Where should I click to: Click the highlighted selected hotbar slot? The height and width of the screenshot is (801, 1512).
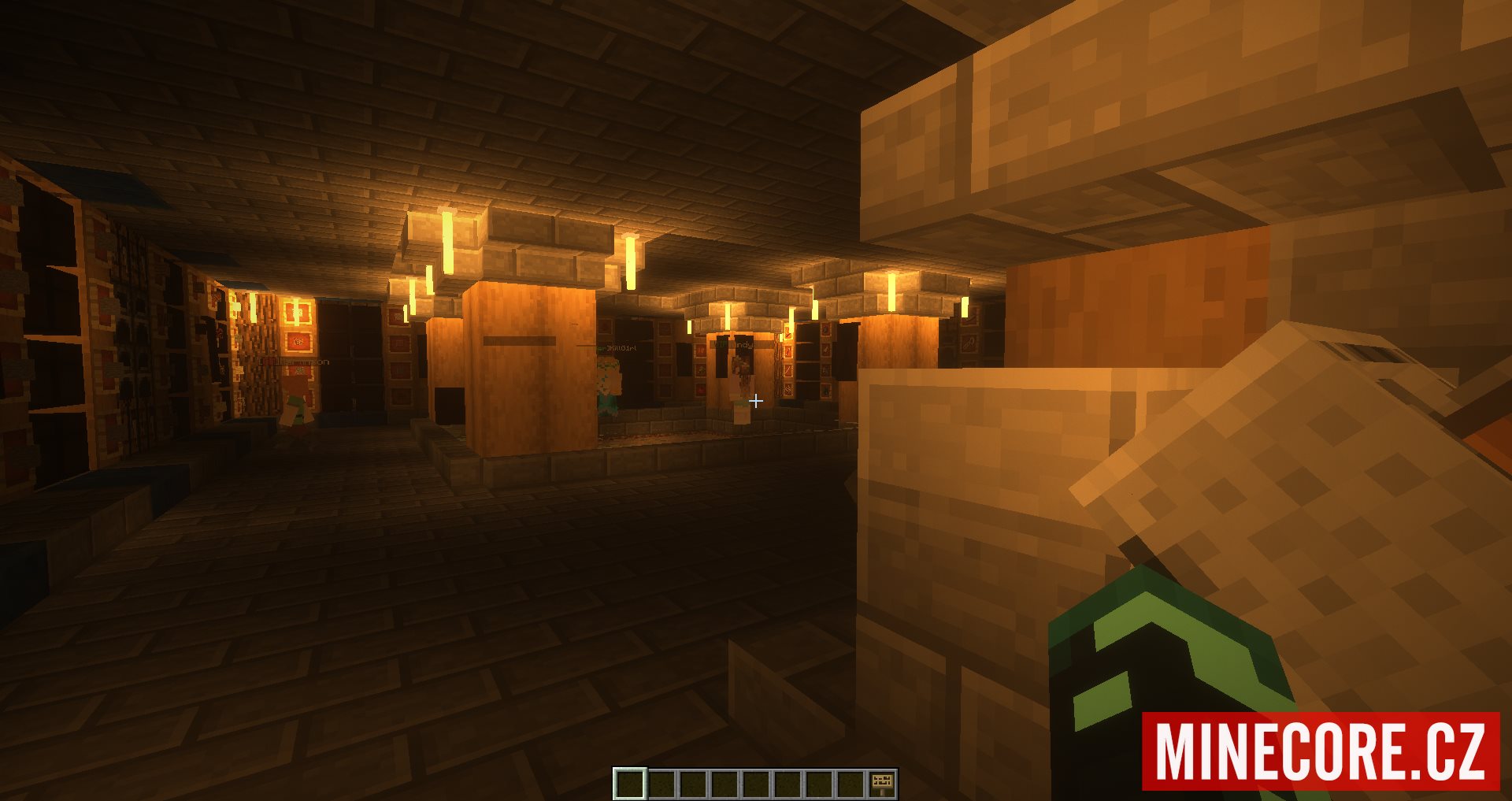[629, 784]
